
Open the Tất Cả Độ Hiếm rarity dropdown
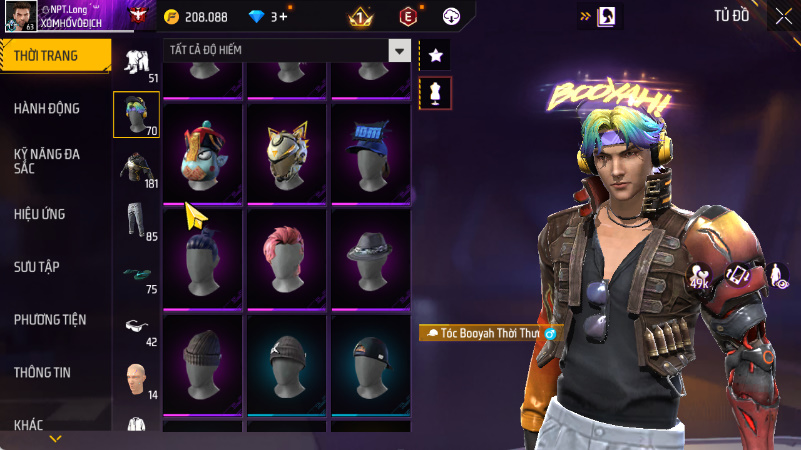tap(287, 50)
